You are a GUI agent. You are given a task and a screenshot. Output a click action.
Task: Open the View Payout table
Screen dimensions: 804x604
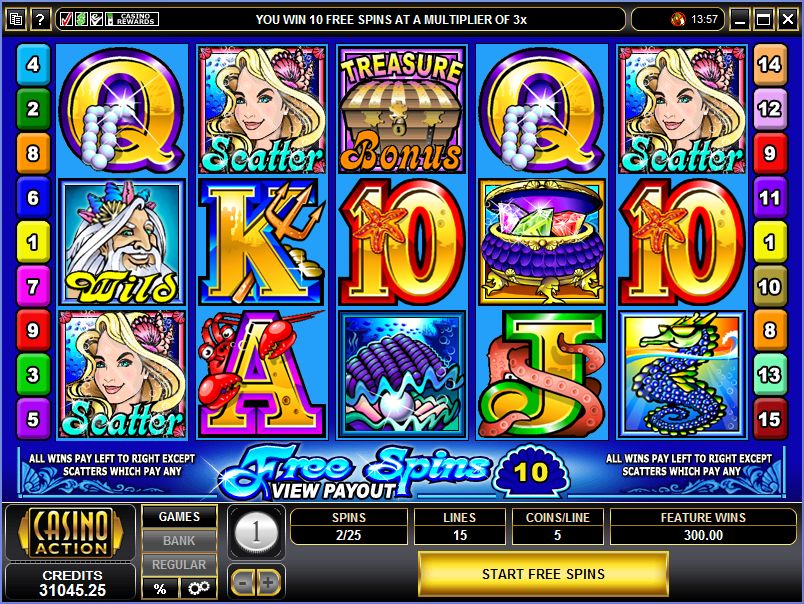pyautogui.click(x=332, y=490)
